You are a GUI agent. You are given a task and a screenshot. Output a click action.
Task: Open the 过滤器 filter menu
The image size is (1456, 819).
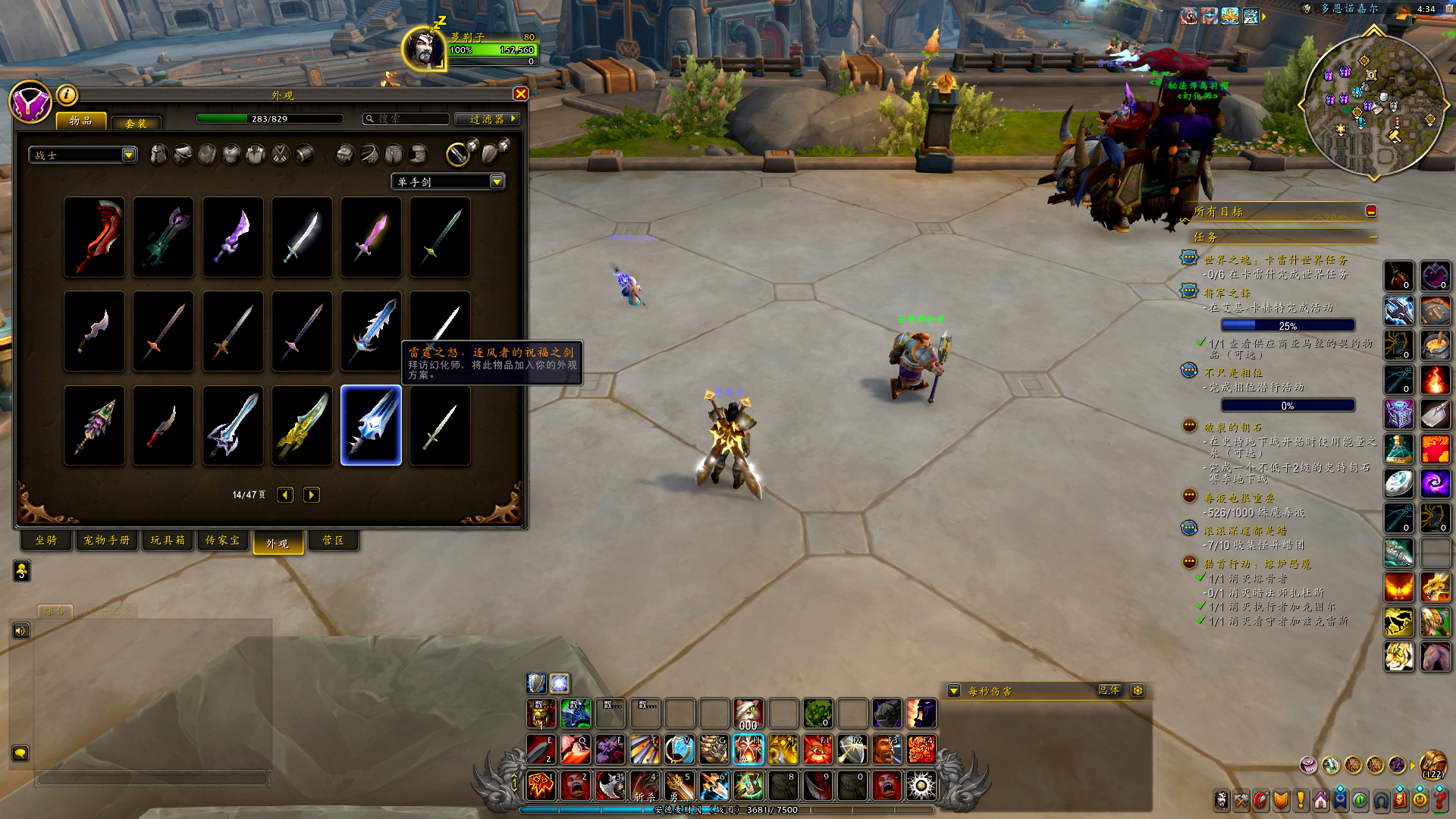click(487, 119)
